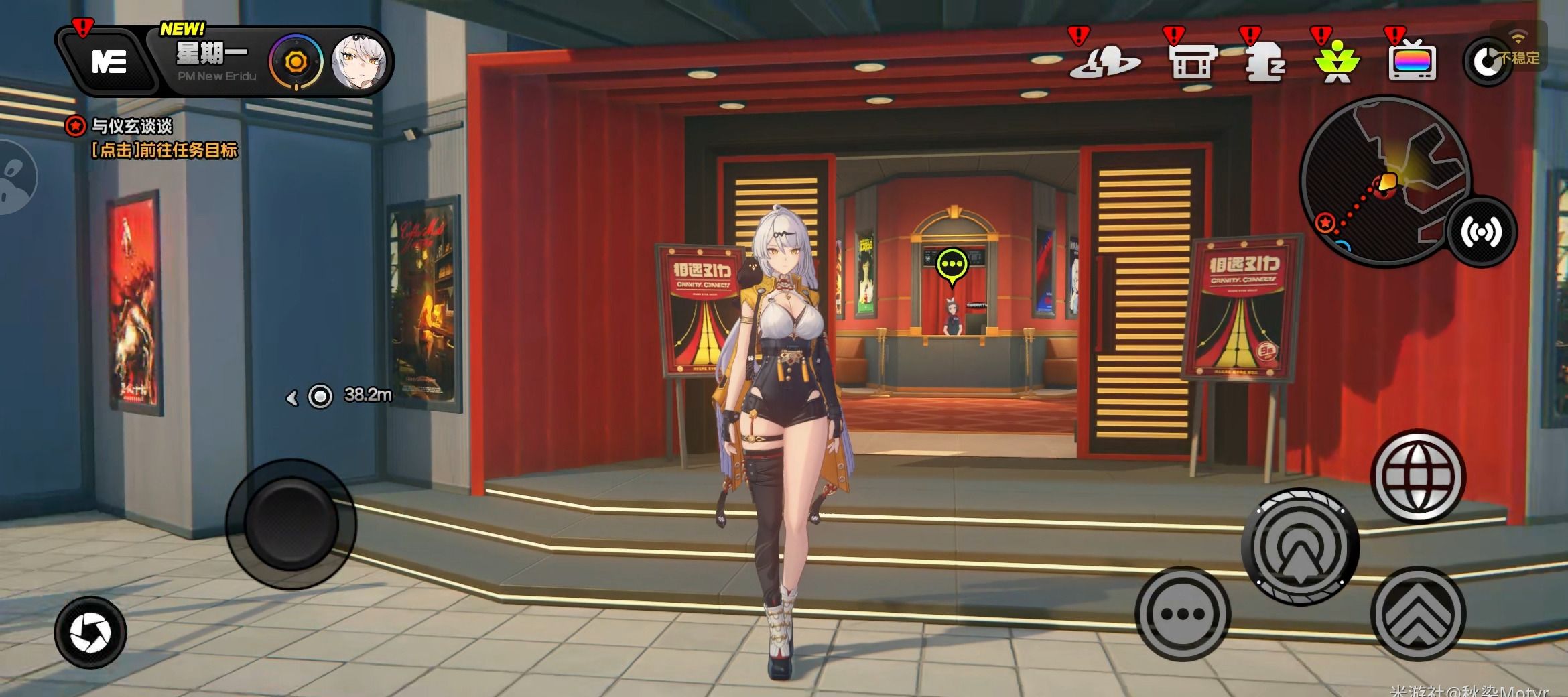Go to the quest target via tracker
This screenshot has height=697, width=1568.
(163, 150)
